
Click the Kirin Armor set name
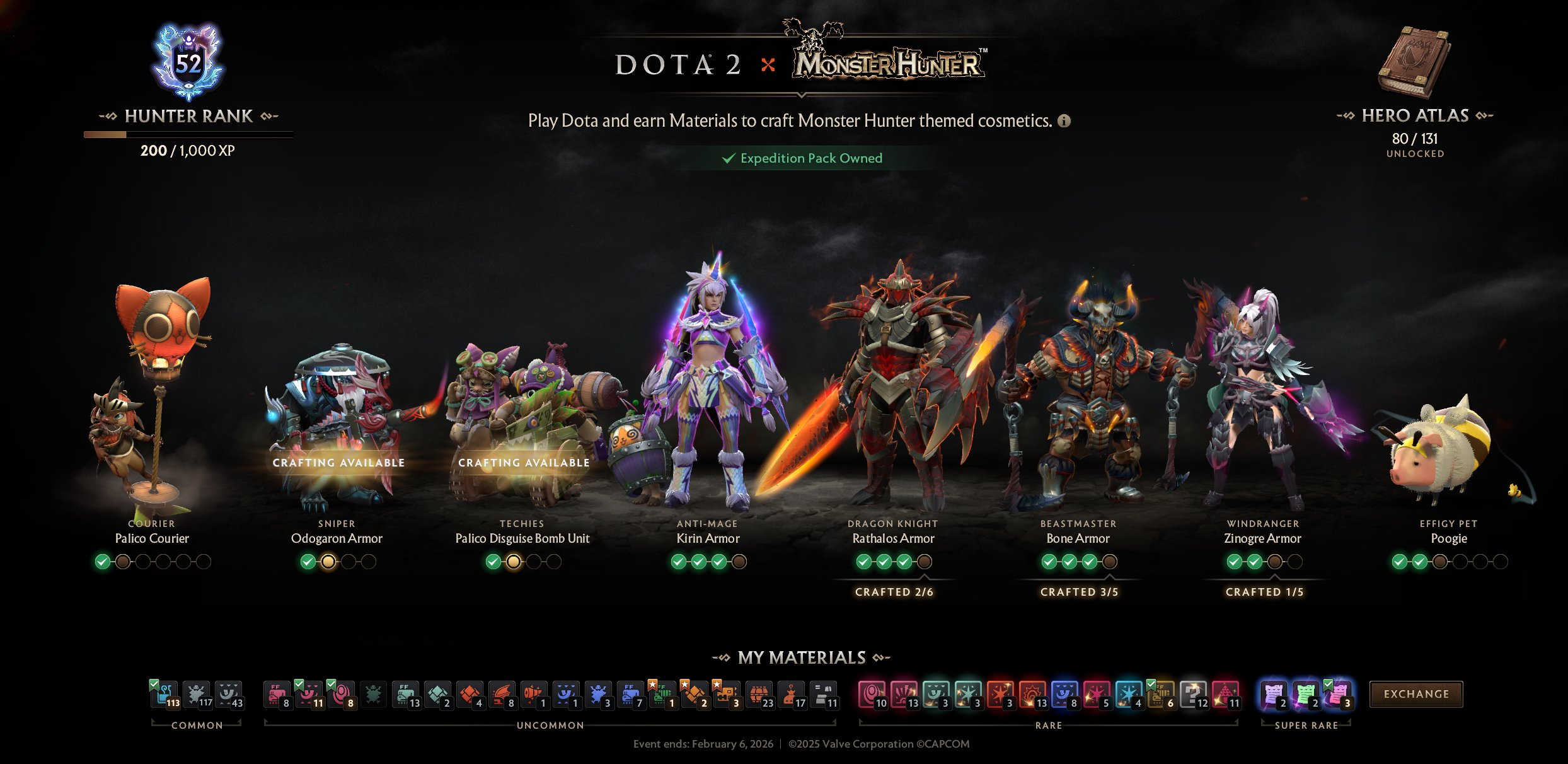click(708, 539)
